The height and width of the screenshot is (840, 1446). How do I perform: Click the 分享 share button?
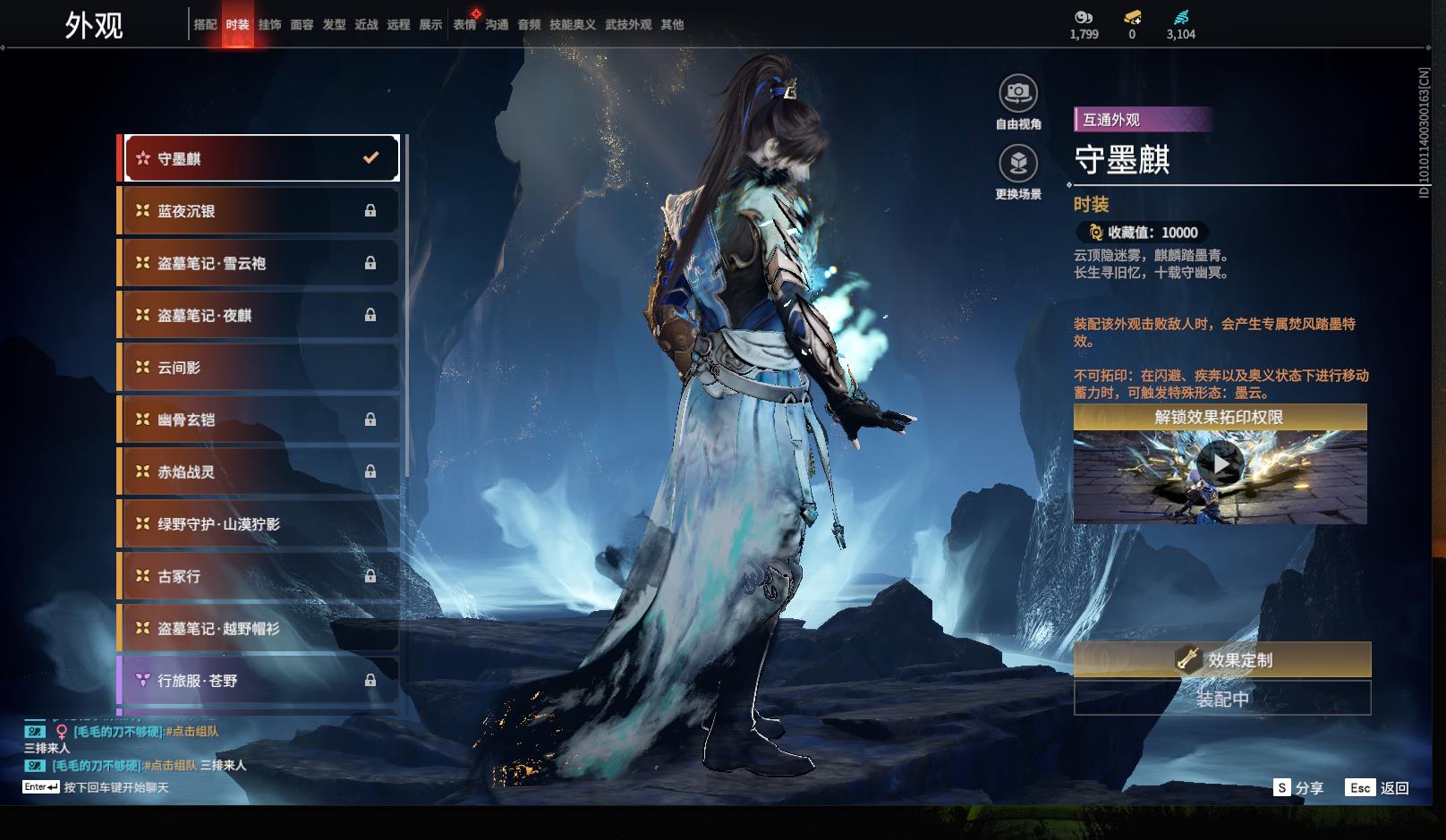pos(1298,788)
